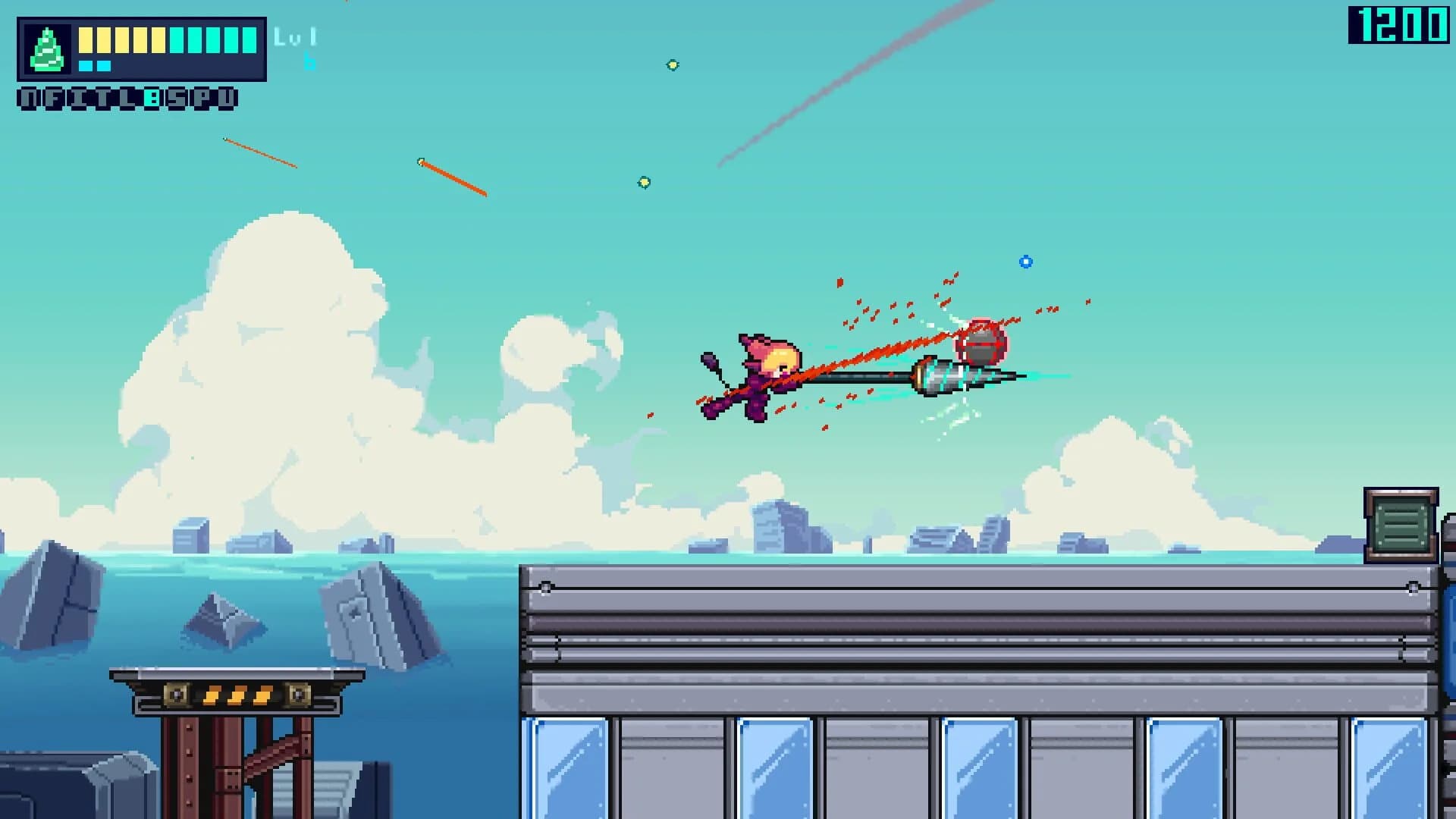The width and height of the screenshot is (1456, 819).
Task: Click the letter N tile in the word bar
Action: (29, 99)
